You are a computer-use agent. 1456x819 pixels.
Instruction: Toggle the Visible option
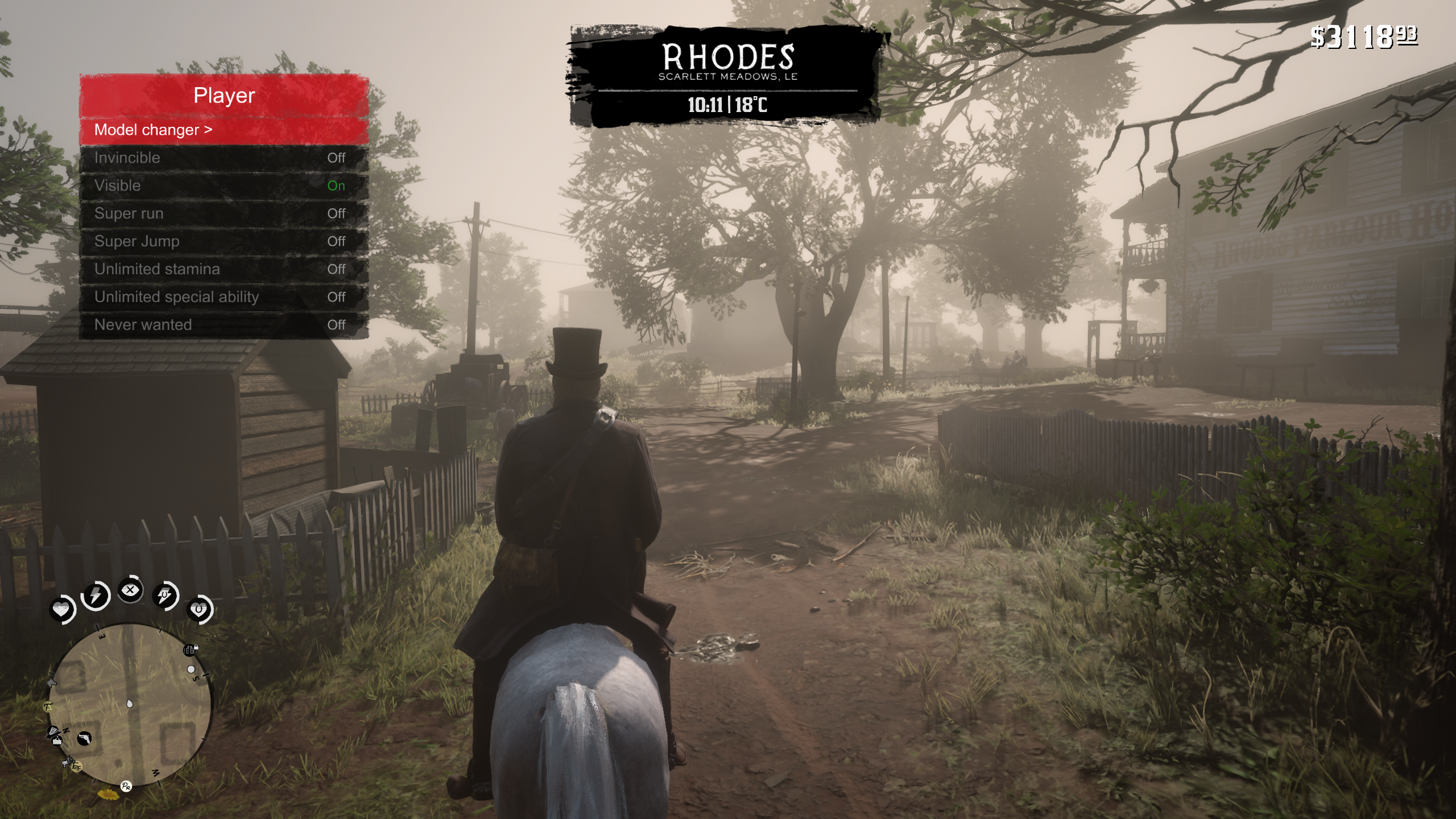(224, 186)
